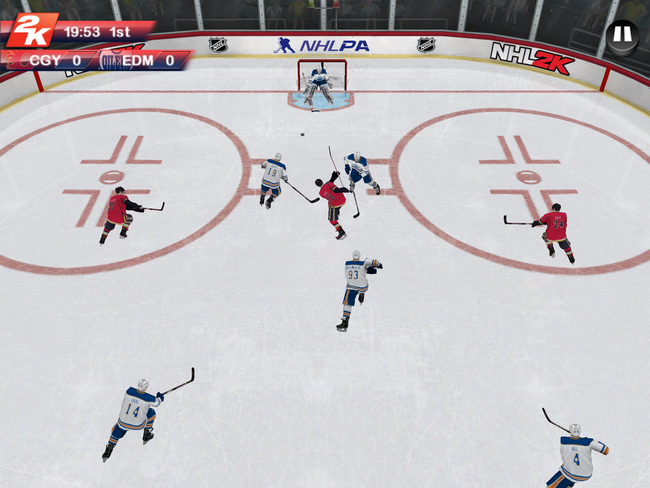
Task: Pause the game with the pause button
Action: click(x=621, y=34)
